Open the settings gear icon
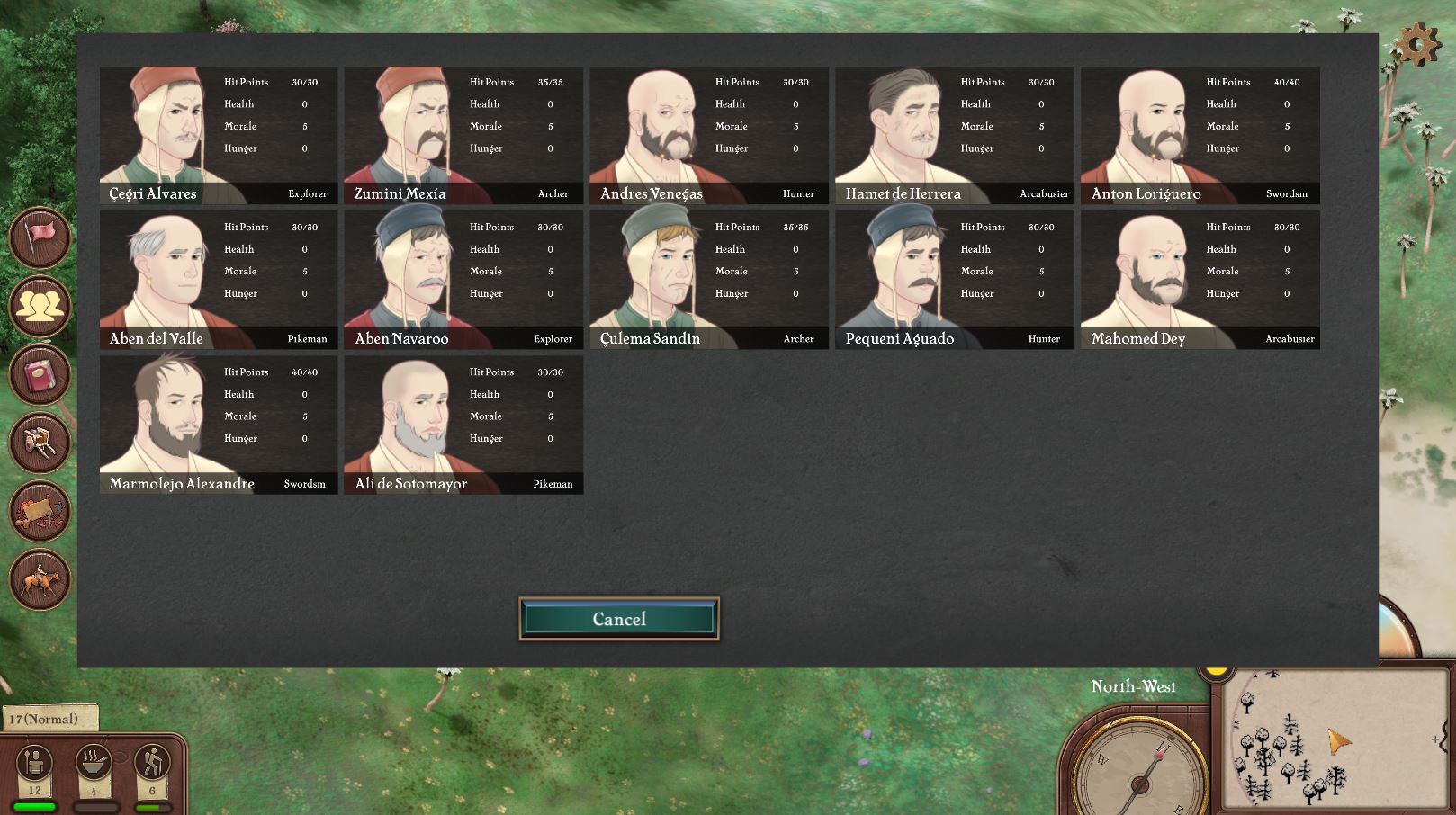This screenshot has width=1456, height=815. 1417,43
